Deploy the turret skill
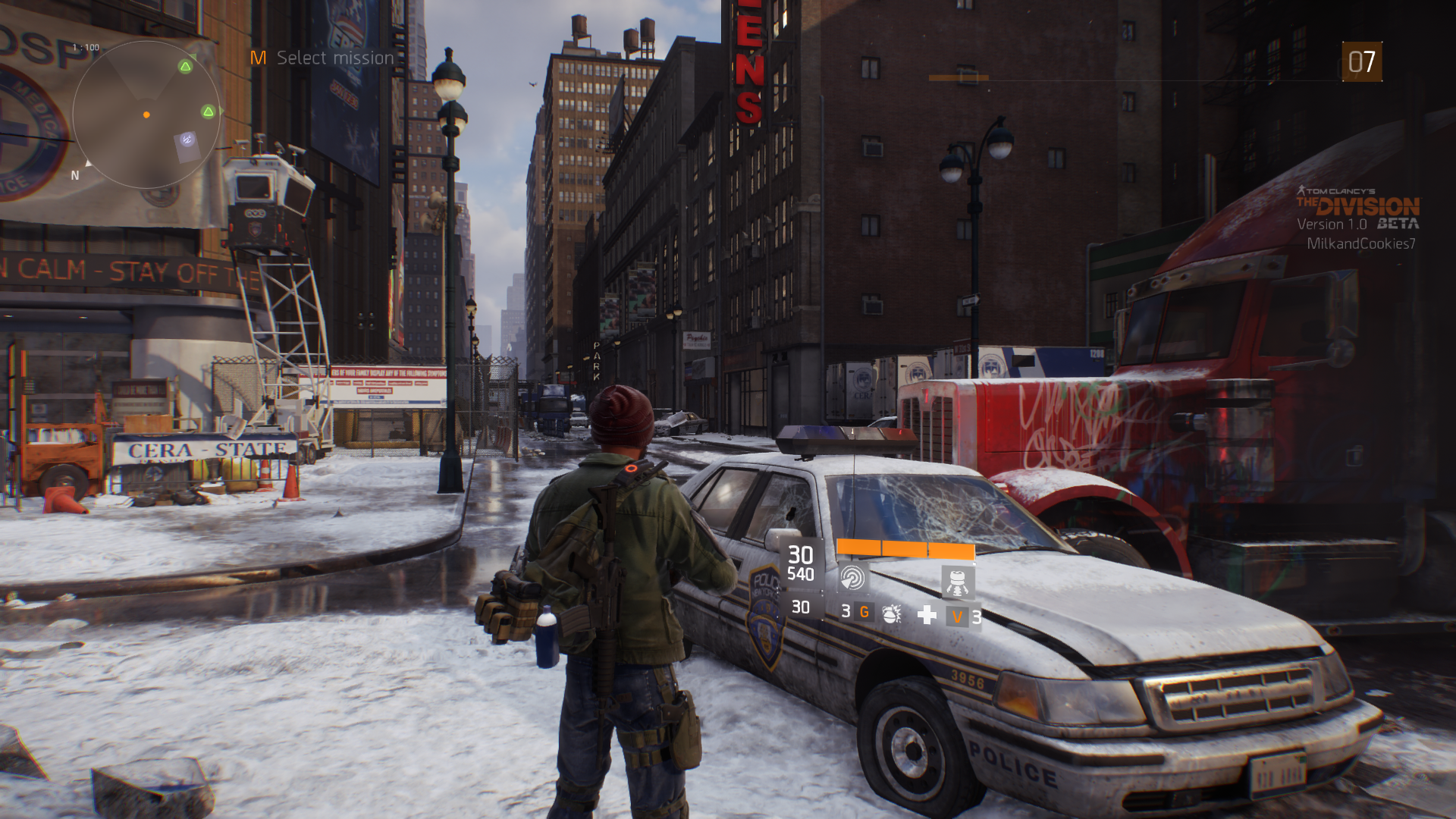The width and height of the screenshot is (1456, 819). [957, 581]
